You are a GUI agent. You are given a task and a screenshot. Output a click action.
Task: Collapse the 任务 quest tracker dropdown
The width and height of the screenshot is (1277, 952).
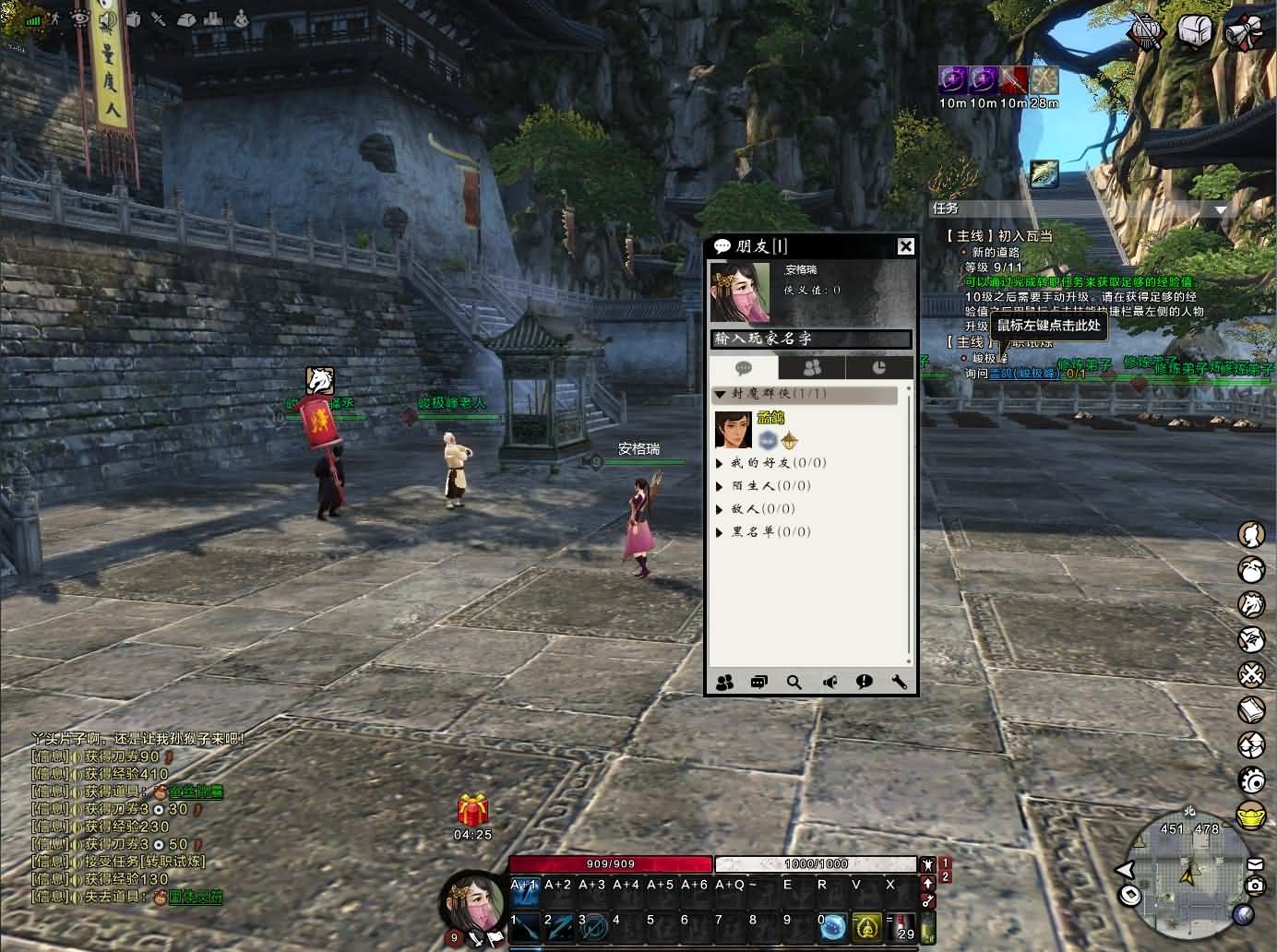point(1221,209)
